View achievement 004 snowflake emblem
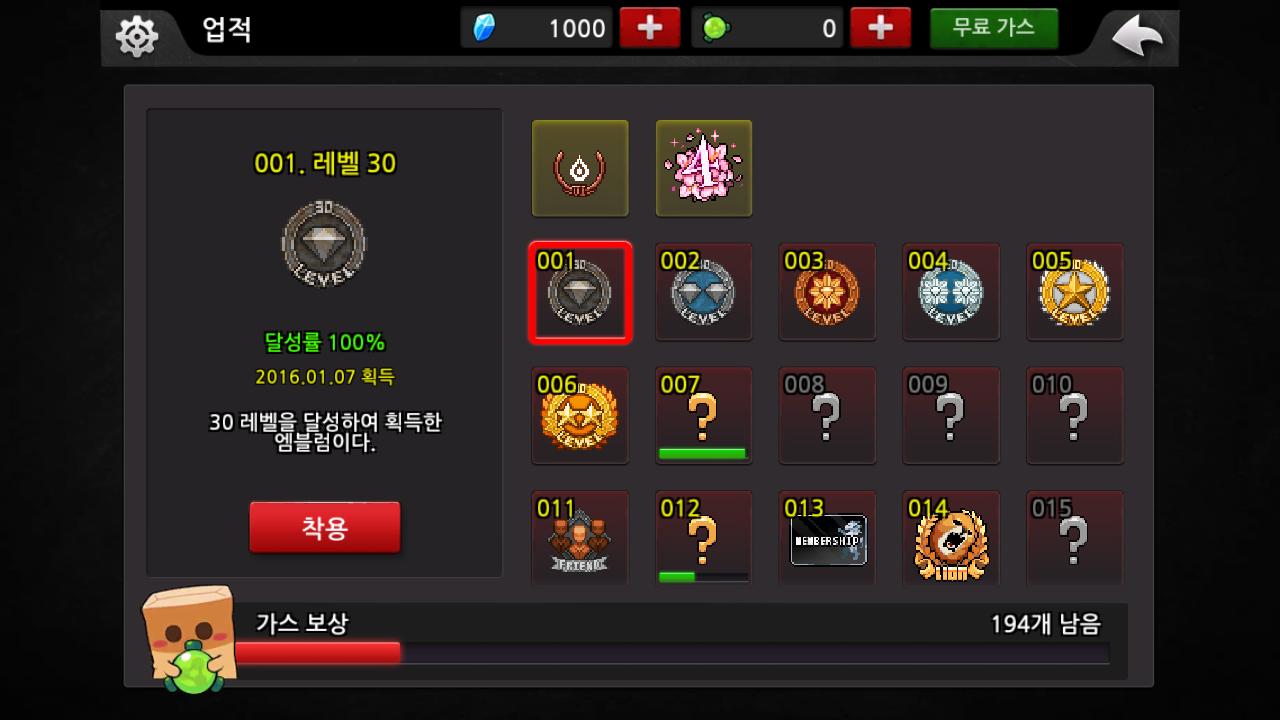The height and width of the screenshot is (720, 1280). click(951, 292)
